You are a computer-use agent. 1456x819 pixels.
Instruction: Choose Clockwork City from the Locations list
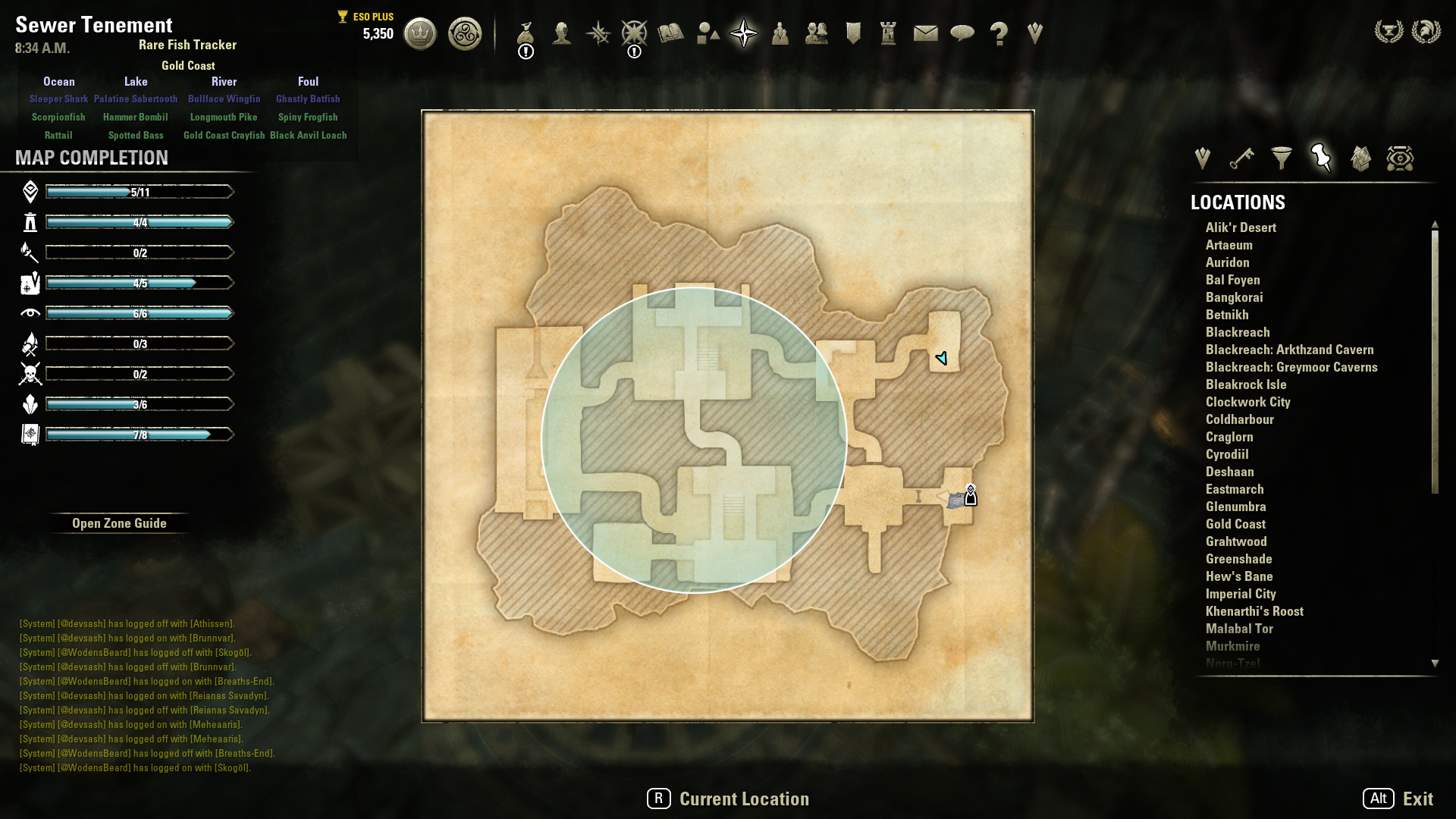1247,402
